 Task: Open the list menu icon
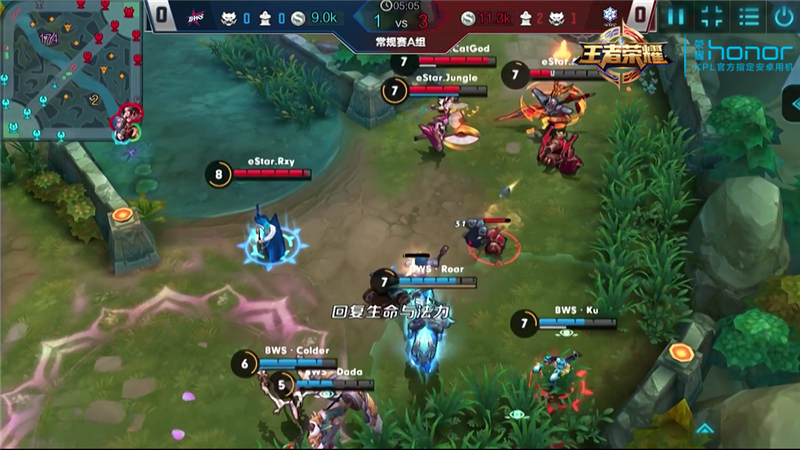click(748, 16)
